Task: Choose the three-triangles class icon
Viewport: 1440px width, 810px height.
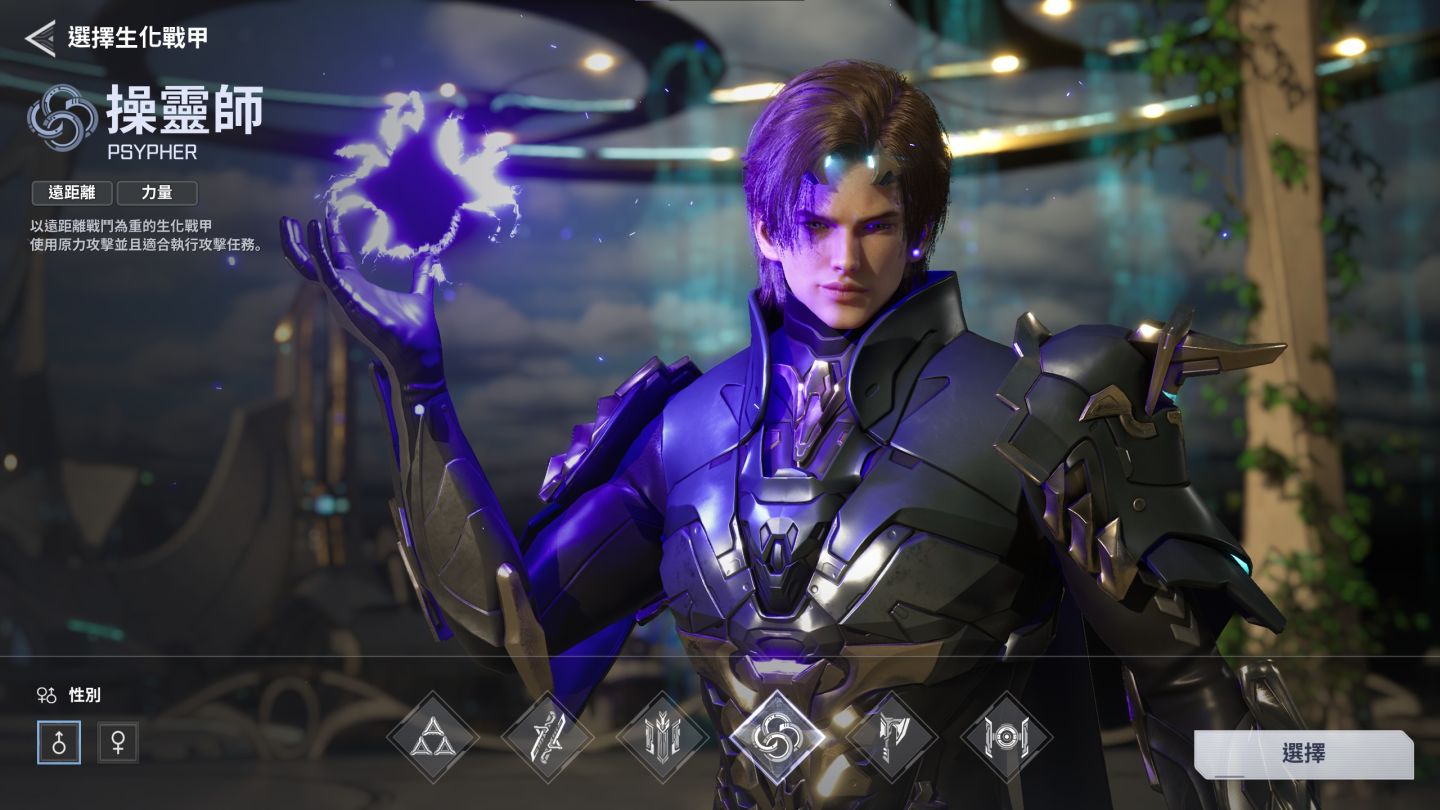Action: pos(433,738)
